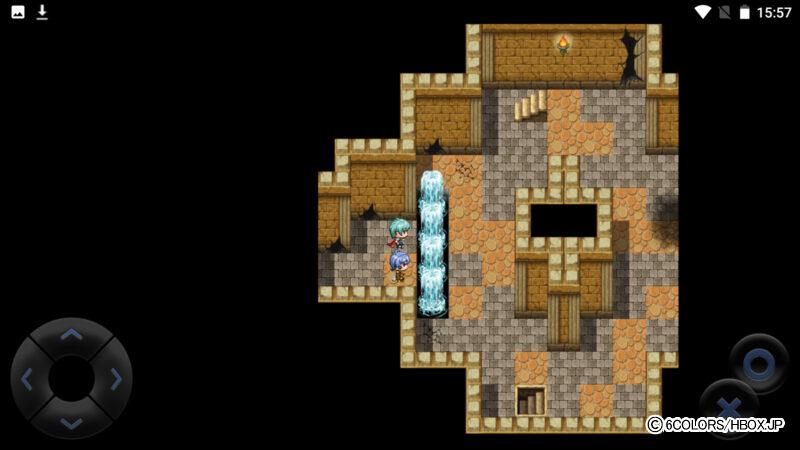Open the download notification in status bar

pyautogui.click(x=42, y=12)
